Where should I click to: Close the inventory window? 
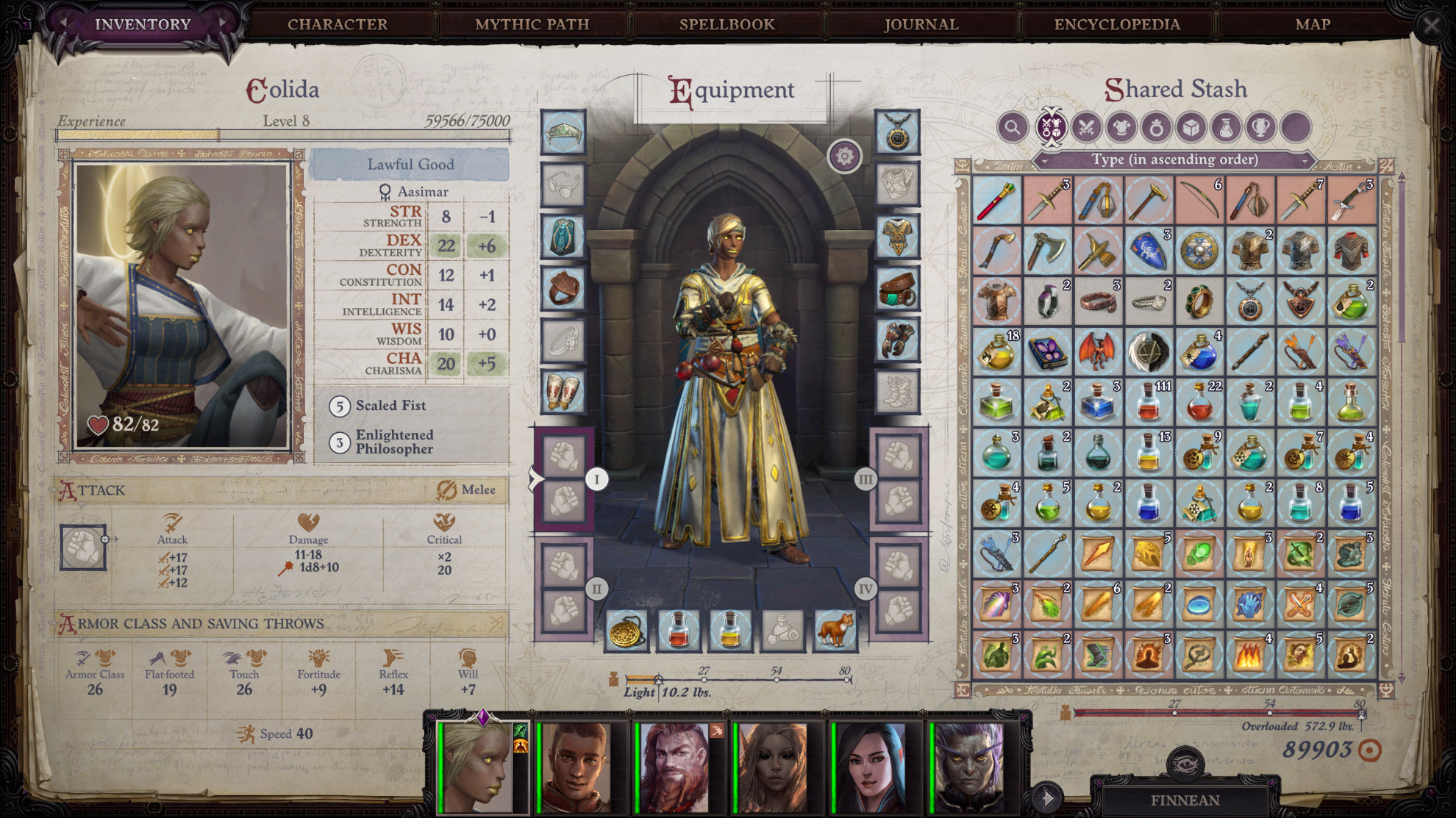1431,26
